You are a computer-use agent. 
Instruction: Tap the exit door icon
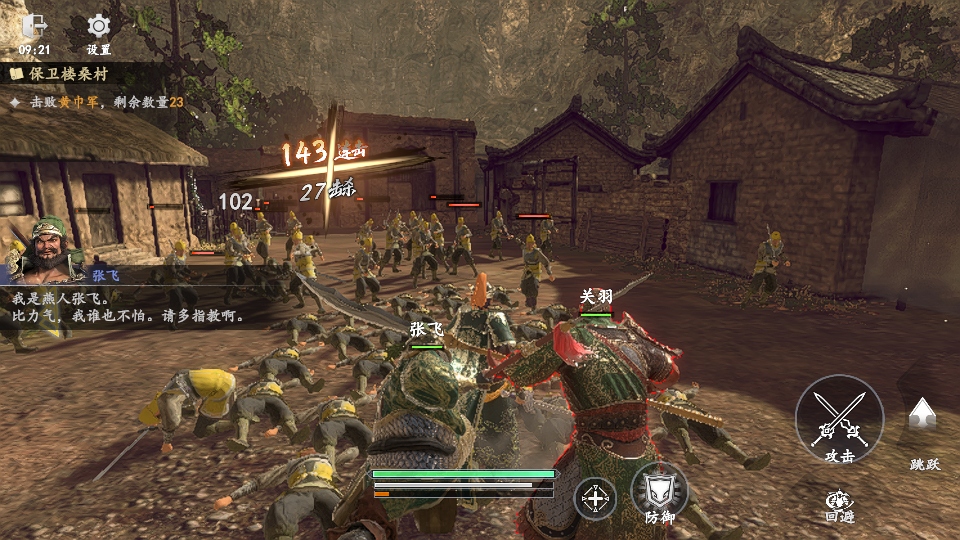34,26
